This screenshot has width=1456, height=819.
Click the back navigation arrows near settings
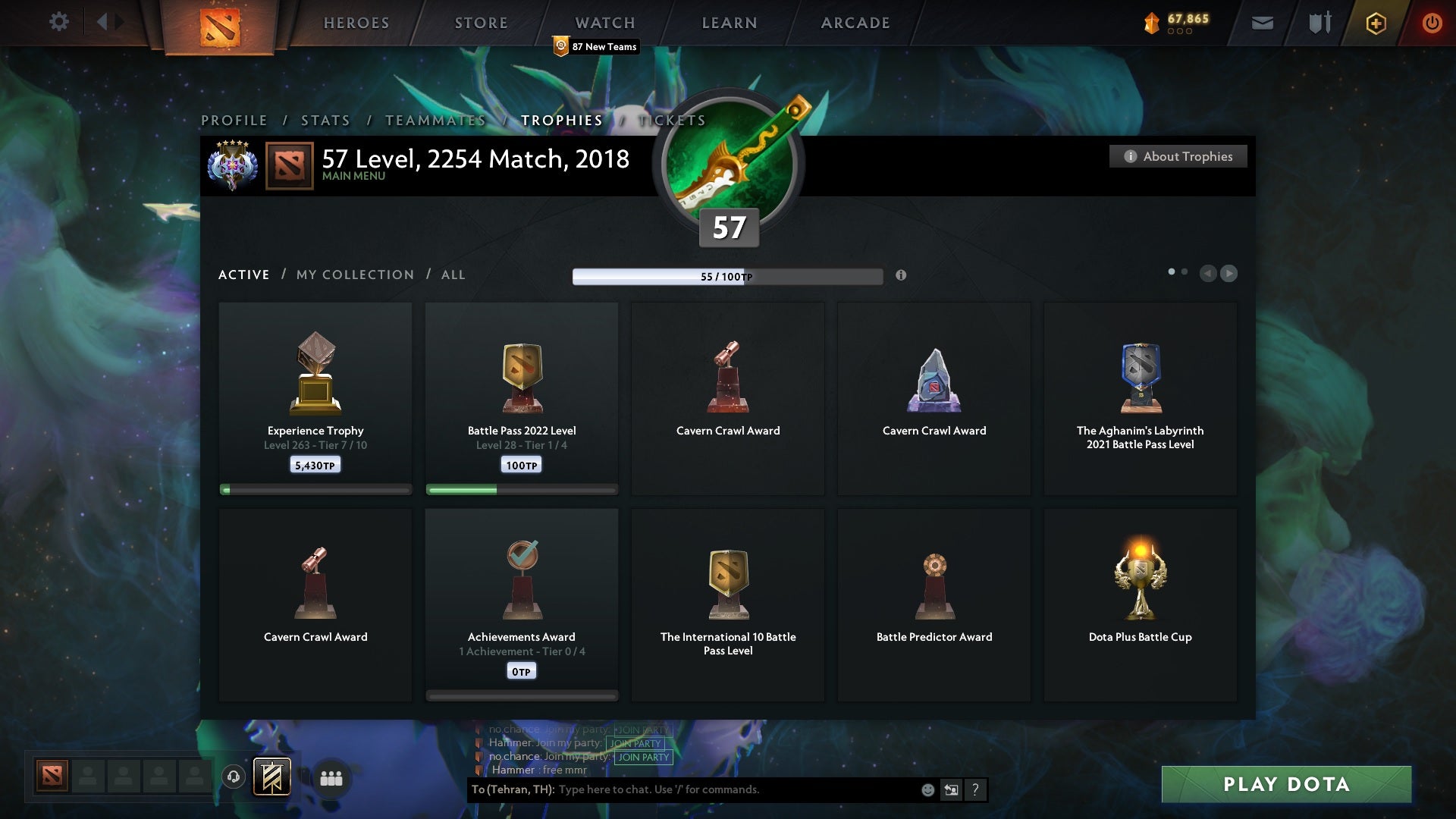106,21
